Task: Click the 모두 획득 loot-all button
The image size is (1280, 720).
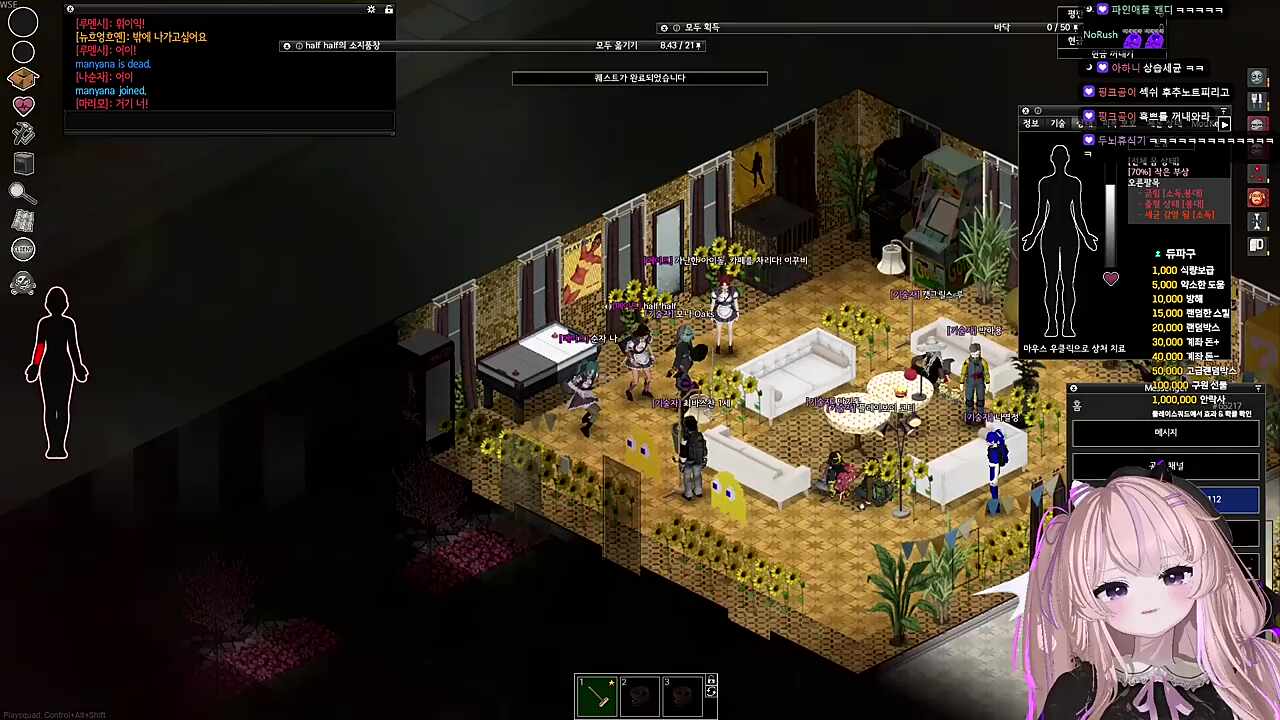Action: (x=702, y=28)
